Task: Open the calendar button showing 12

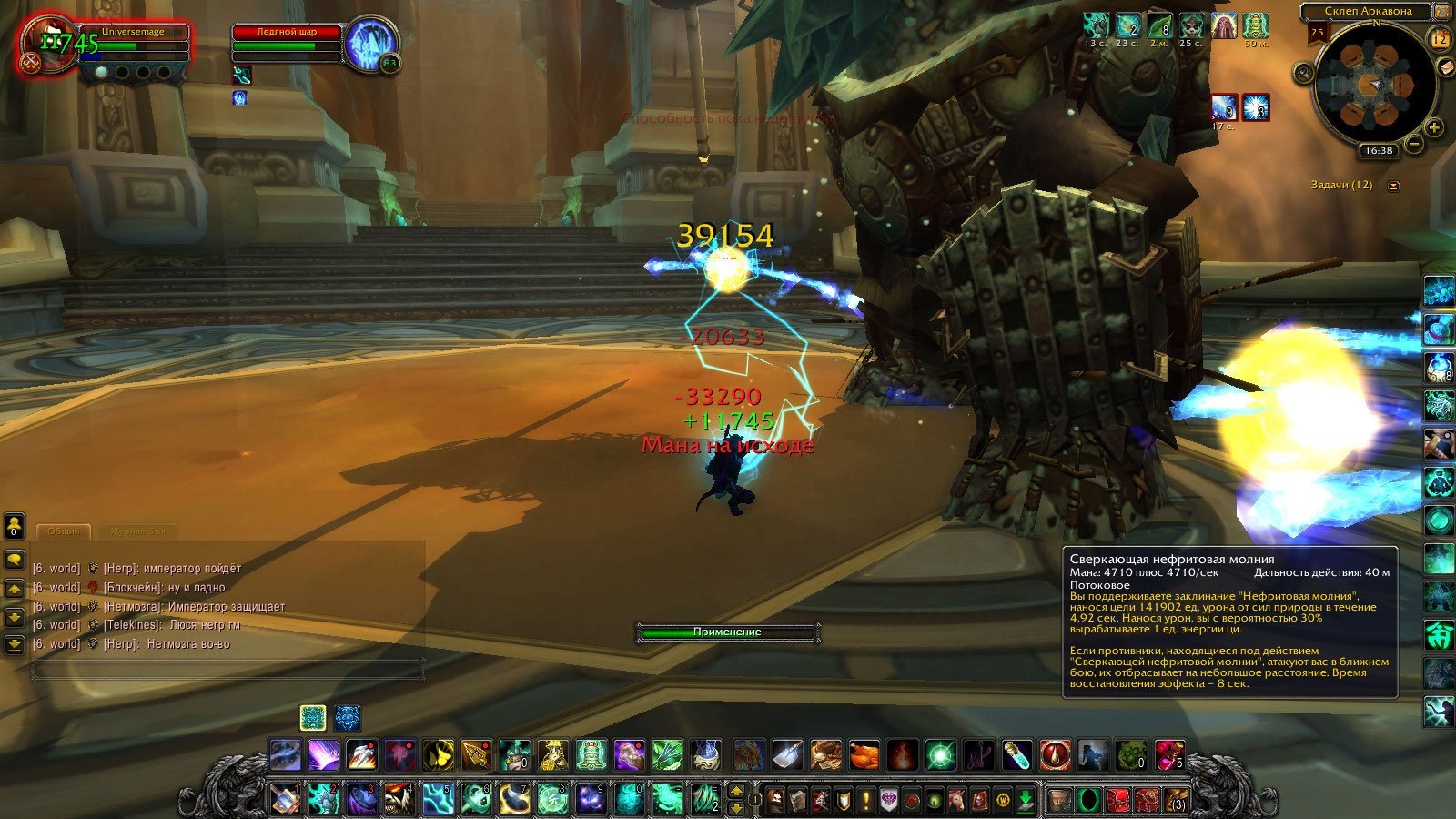Action: [x=1440, y=38]
